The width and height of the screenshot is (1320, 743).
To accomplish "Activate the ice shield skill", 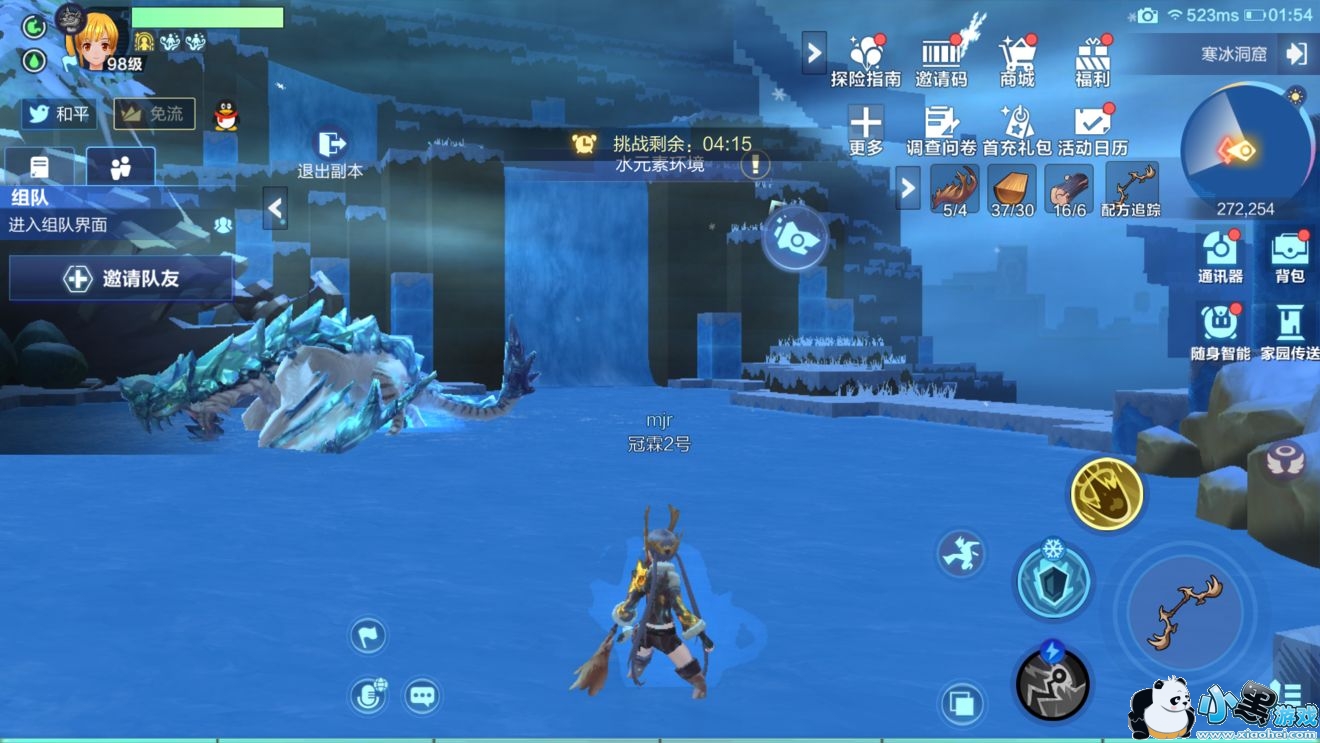I will 1053,581.
